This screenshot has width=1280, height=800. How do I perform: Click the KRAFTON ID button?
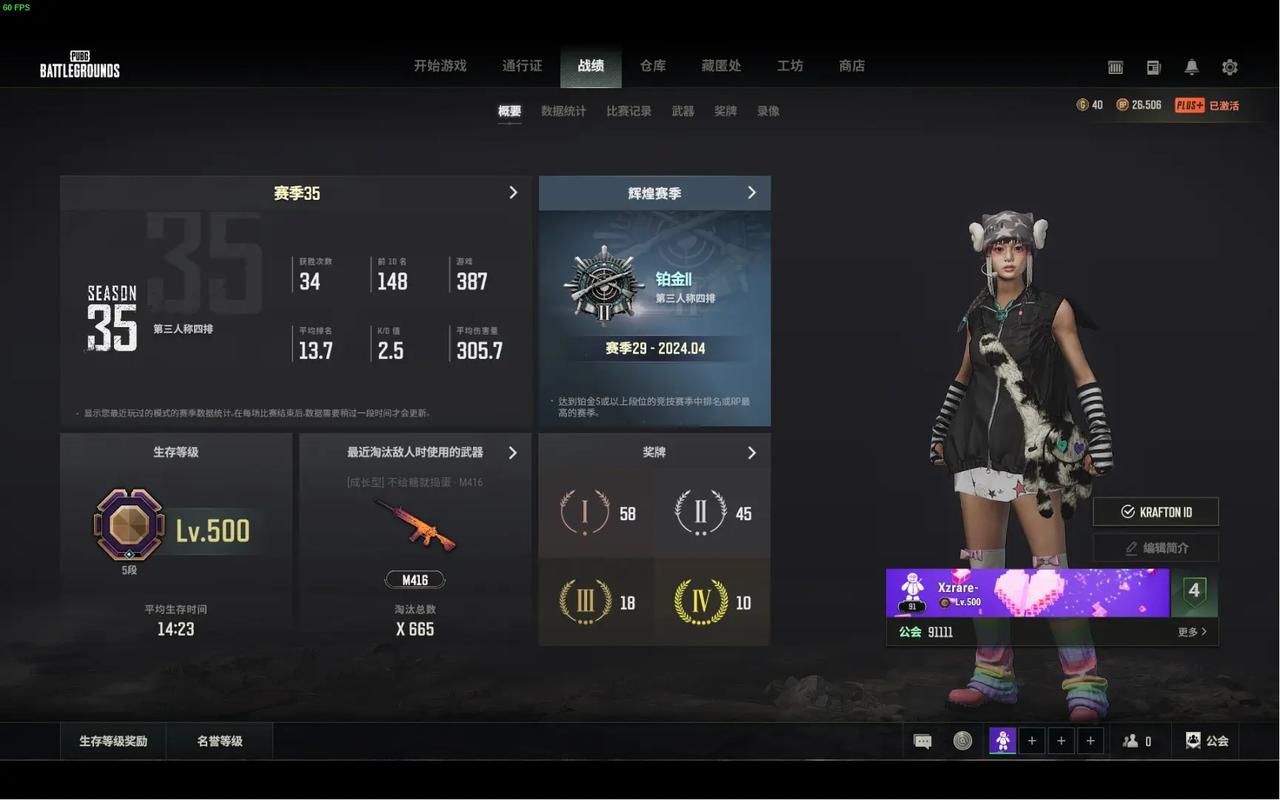[1156, 512]
